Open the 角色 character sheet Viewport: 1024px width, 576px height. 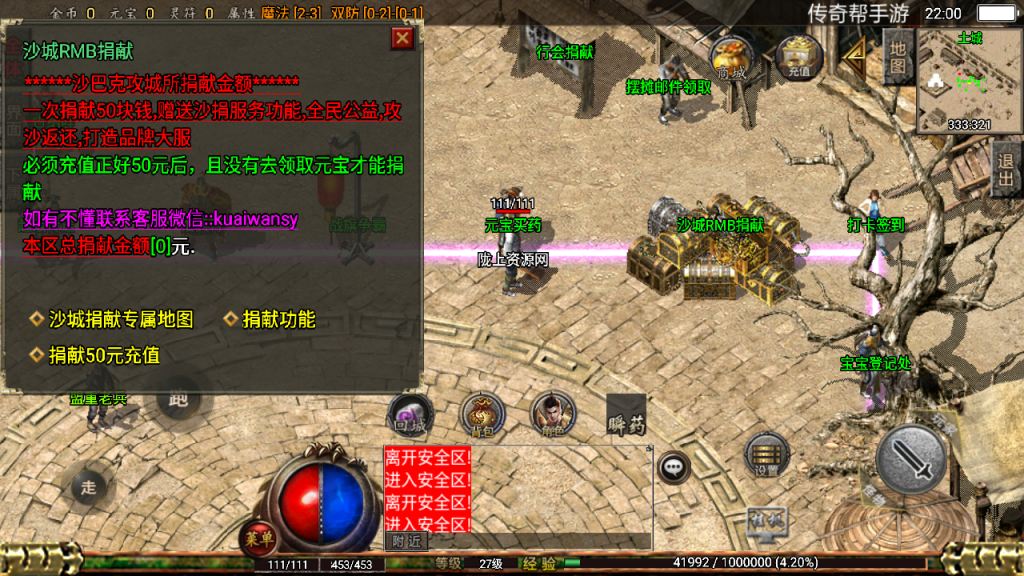pos(547,413)
